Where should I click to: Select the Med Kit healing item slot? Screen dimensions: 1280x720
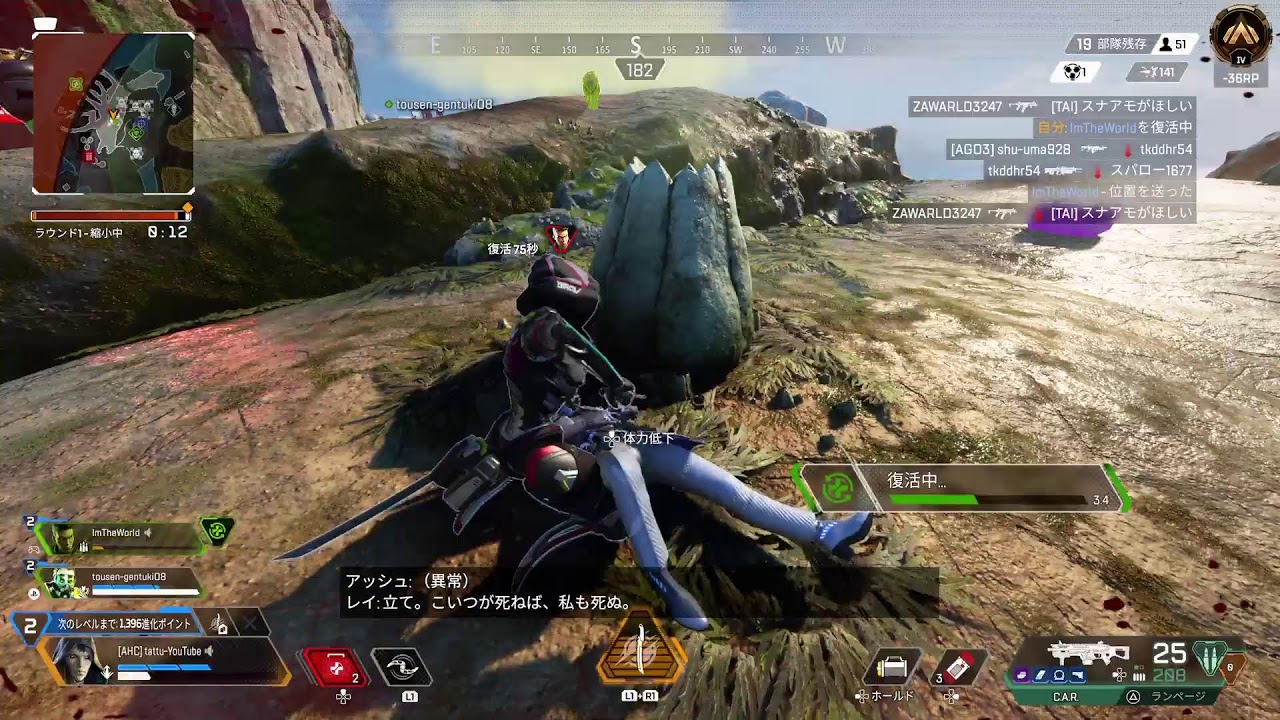[x=337, y=667]
